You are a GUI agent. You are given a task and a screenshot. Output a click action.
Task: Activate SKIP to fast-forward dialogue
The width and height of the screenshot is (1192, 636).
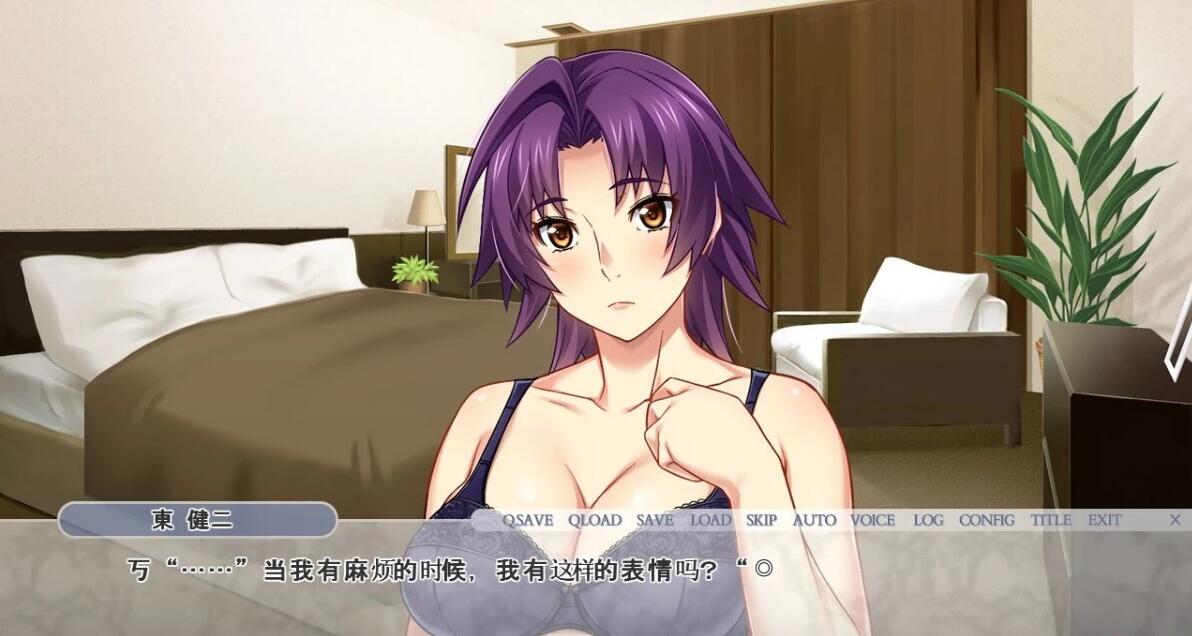[x=761, y=520]
